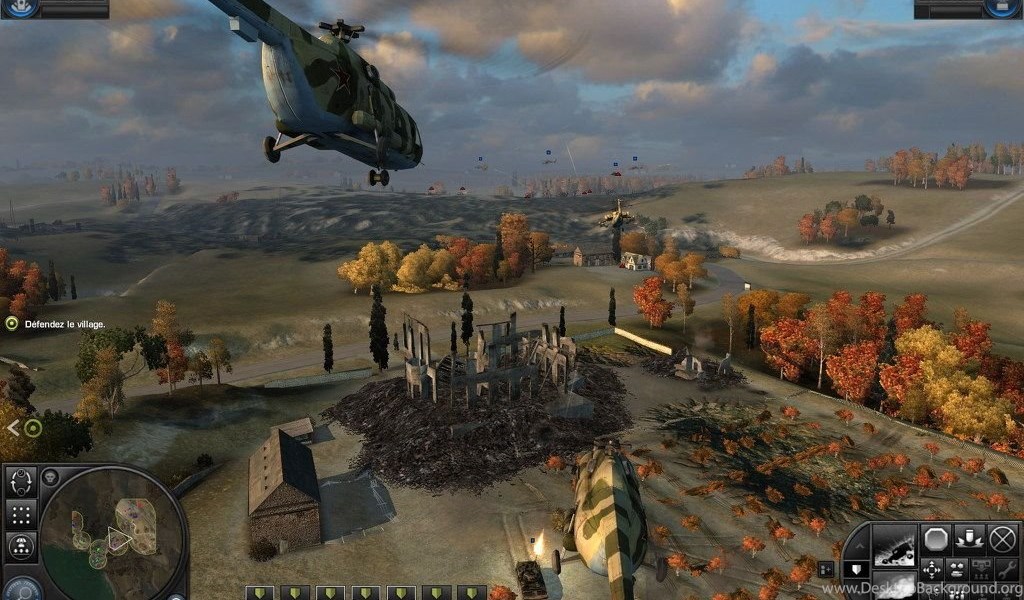Open the round emblem in top-left corner
The image size is (1024, 600).
pyautogui.click(x=22, y=8)
